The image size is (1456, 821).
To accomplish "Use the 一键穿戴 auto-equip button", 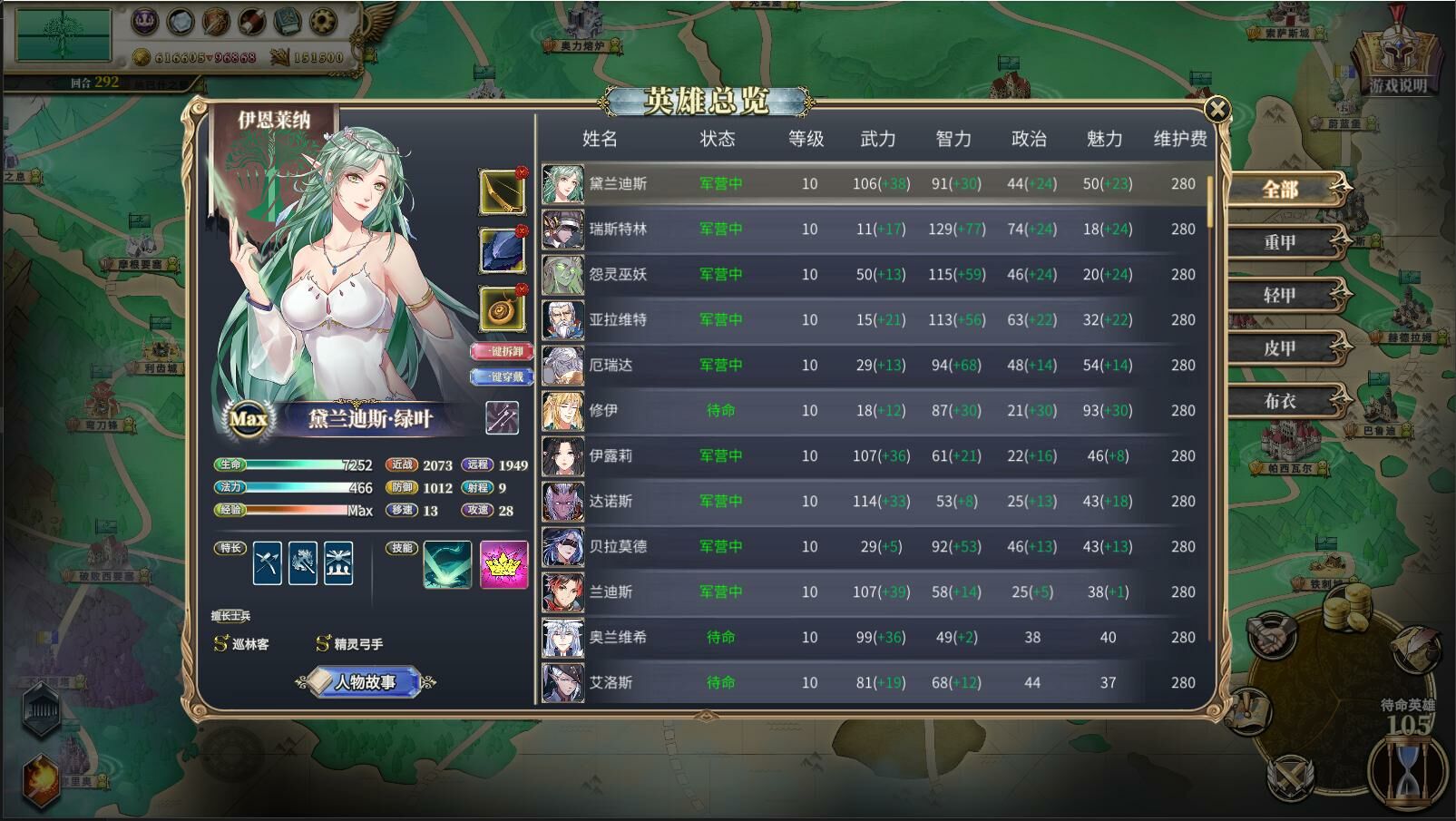I will (x=501, y=376).
